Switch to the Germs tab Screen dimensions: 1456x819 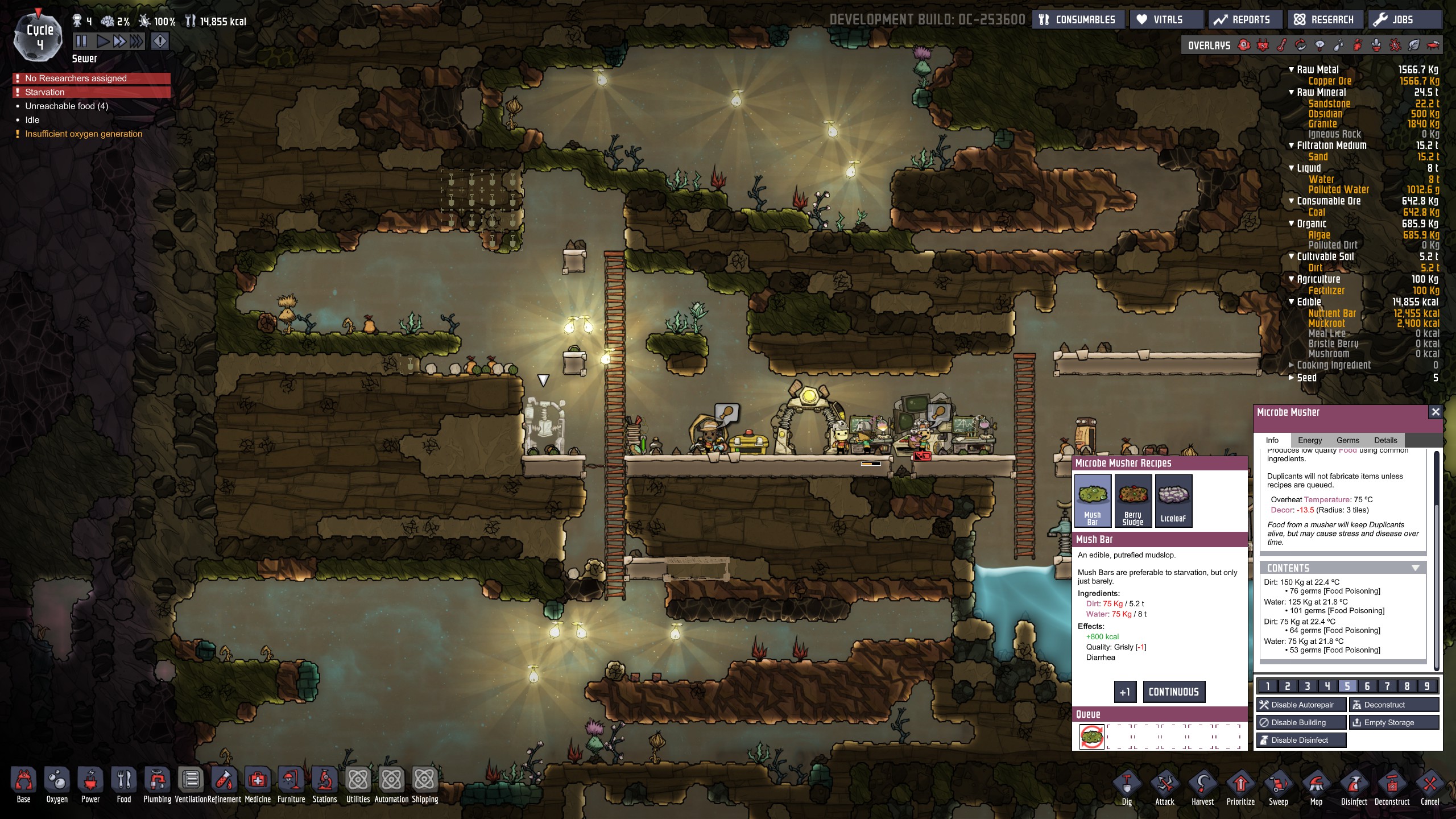(x=1347, y=440)
